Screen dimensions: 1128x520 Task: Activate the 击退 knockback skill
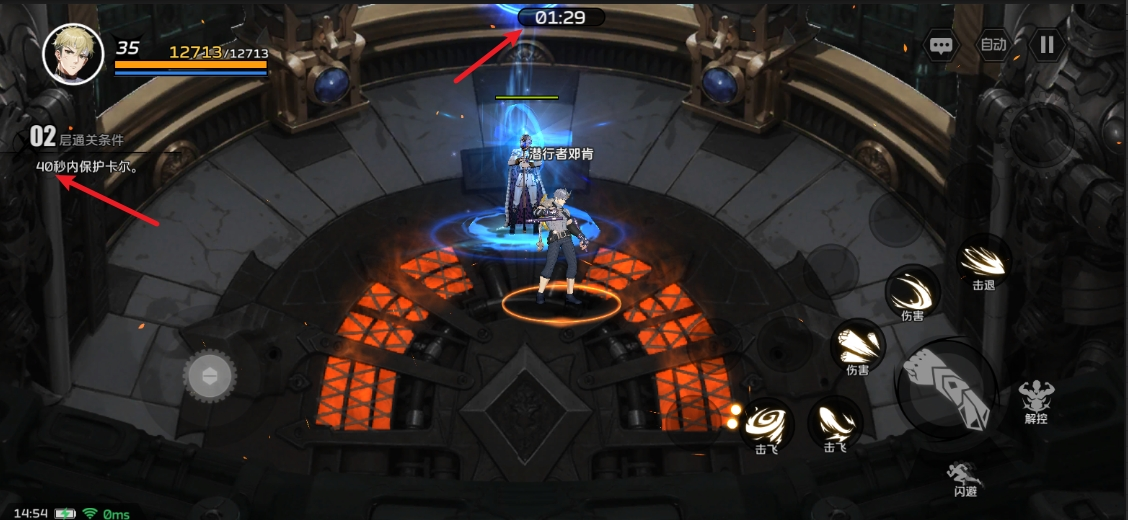click(x=984, y=260)
